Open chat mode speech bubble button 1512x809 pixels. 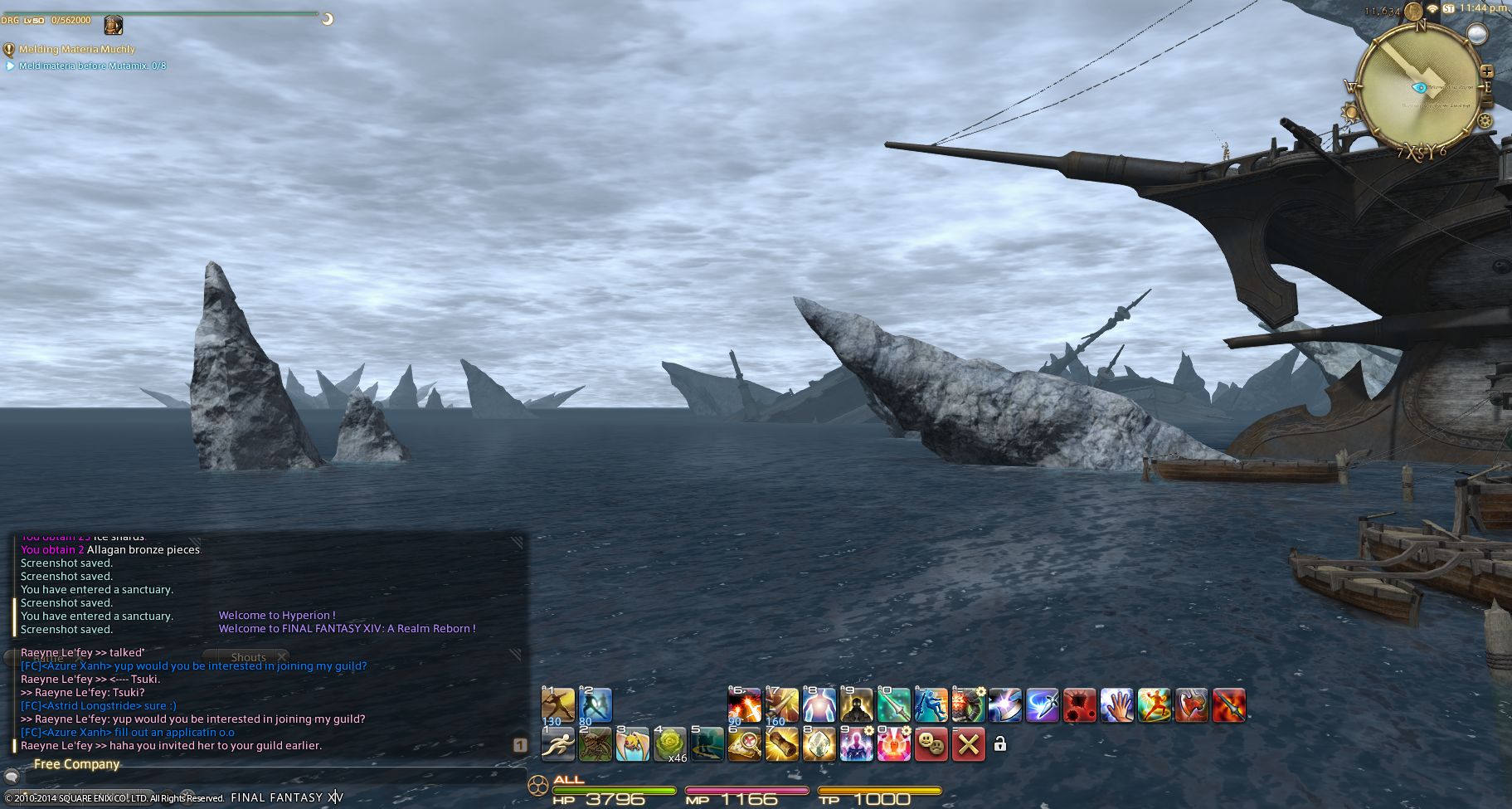[12, 777]
